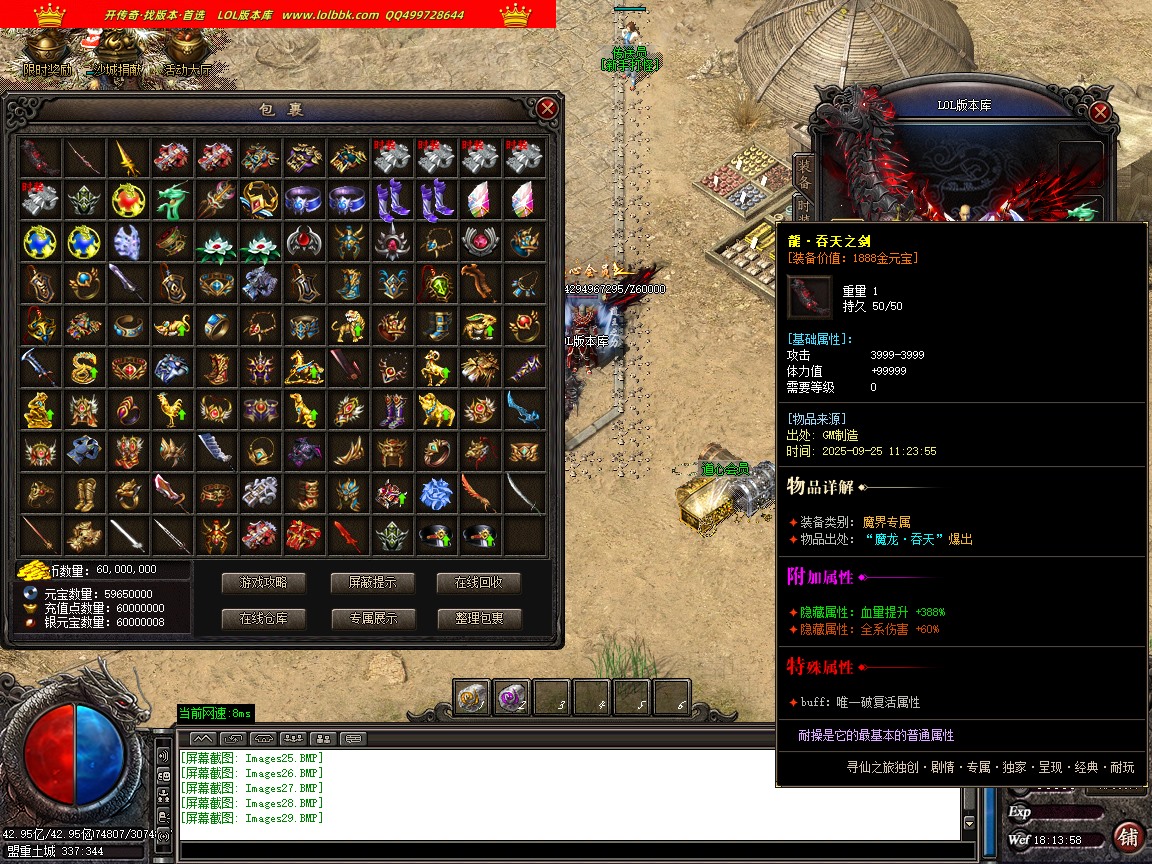Image resolution: width=1152 pixels, height=864 pixels.
Task: Open 在线回收 online recycling
Action: pos(479,583)
